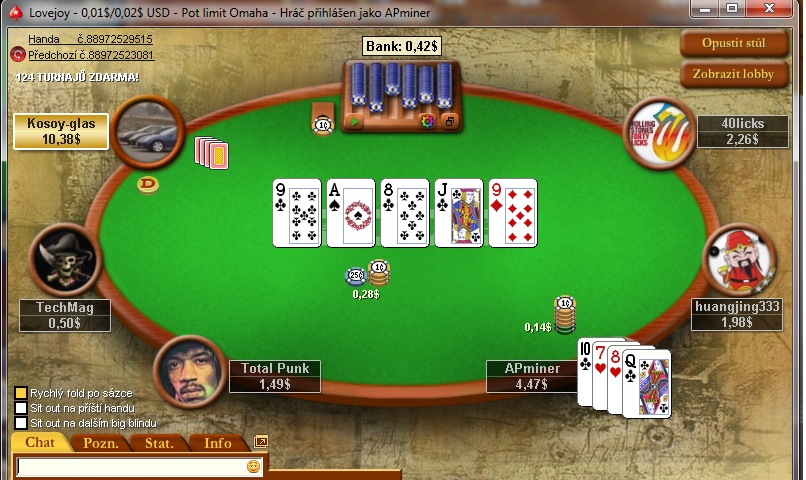Show the Info tab
Screen dimensions: 806x480
point(217,443)
